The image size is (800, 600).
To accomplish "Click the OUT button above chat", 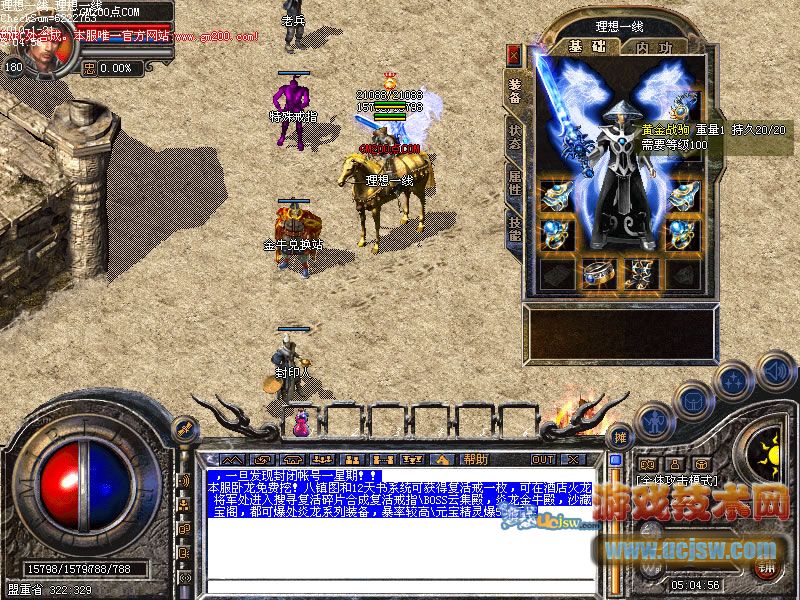I will point(543,459).
